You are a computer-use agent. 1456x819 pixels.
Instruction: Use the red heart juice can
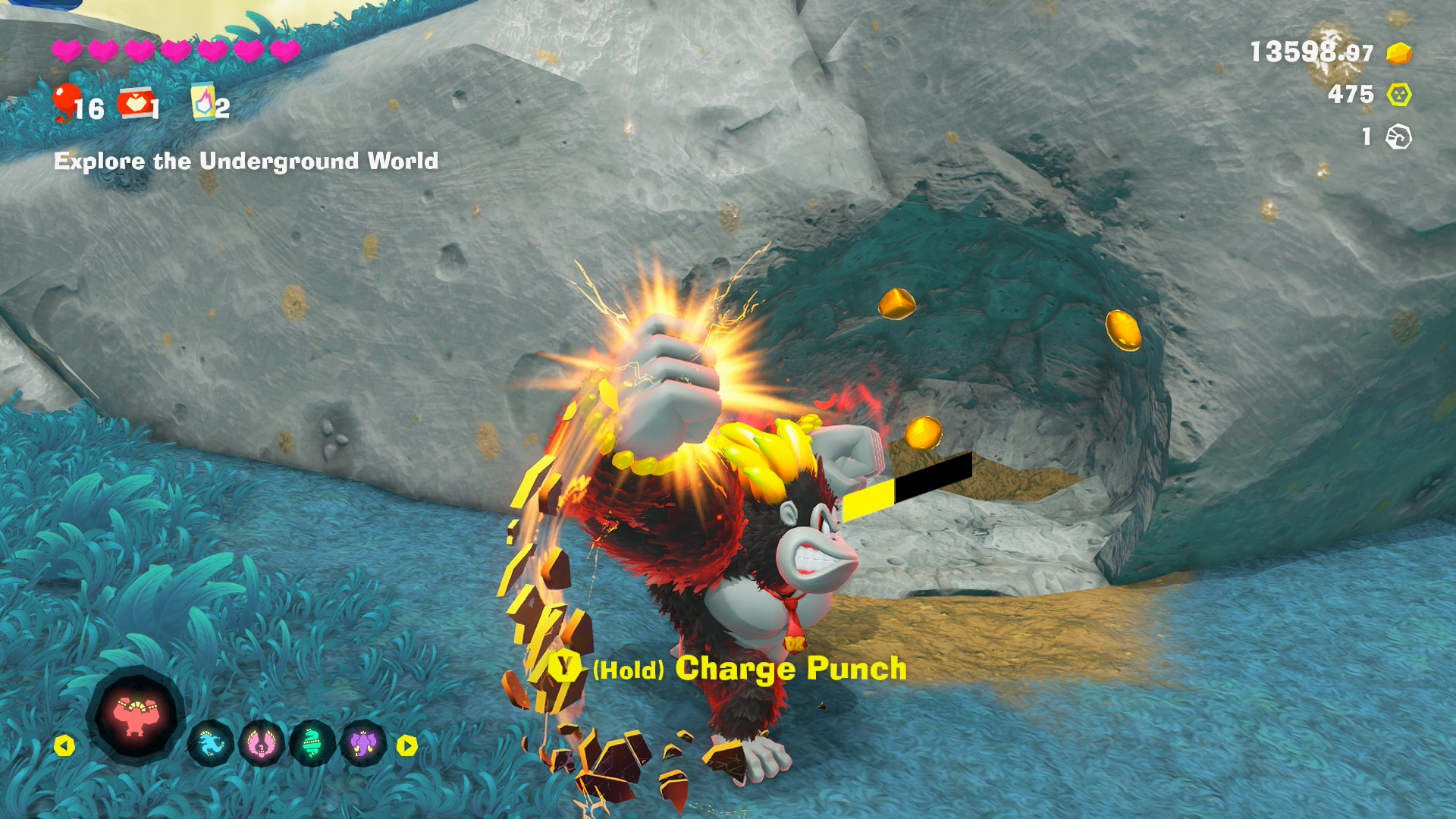point(134,104)
